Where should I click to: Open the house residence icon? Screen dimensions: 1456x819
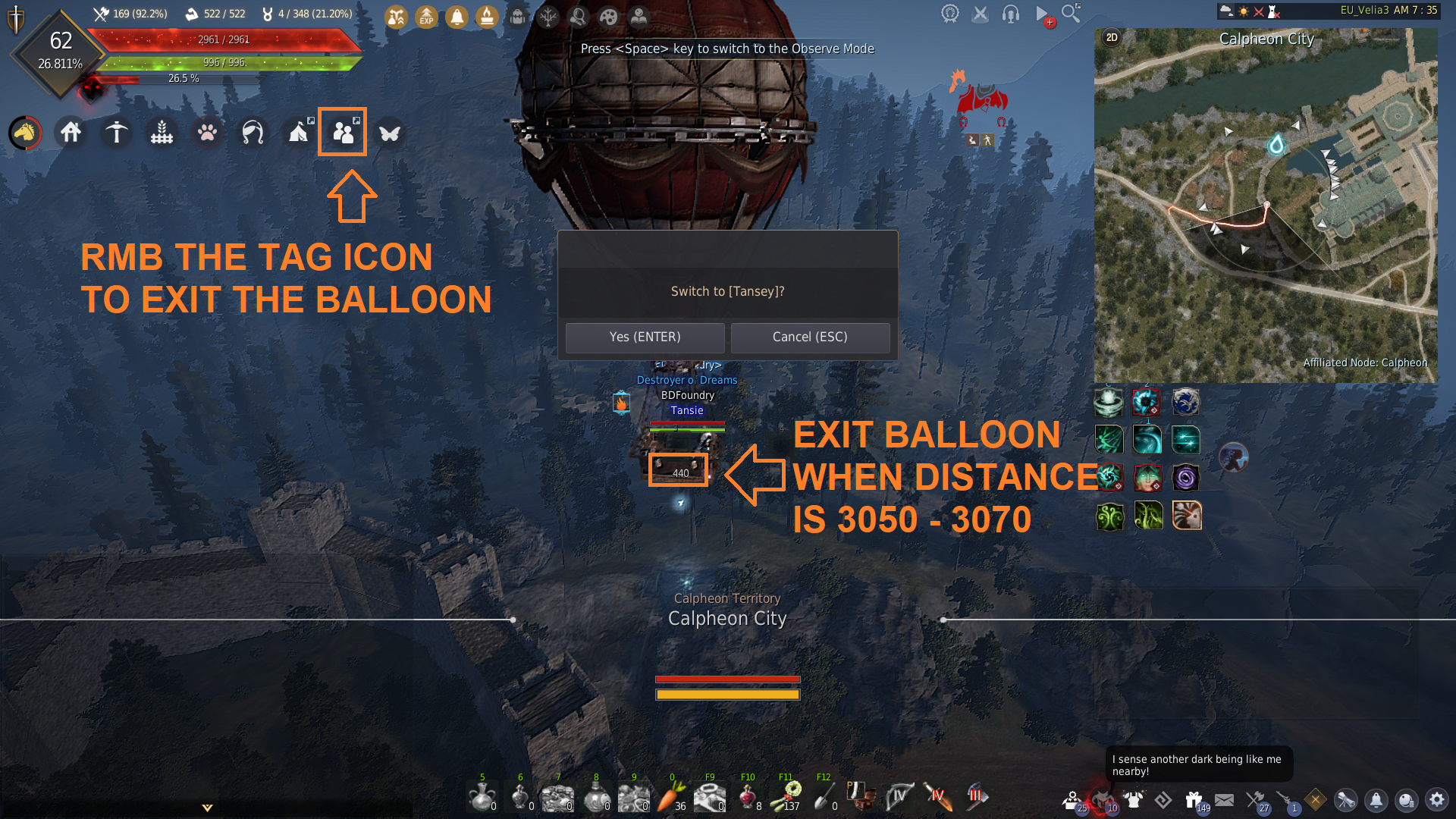pos(71,133)
